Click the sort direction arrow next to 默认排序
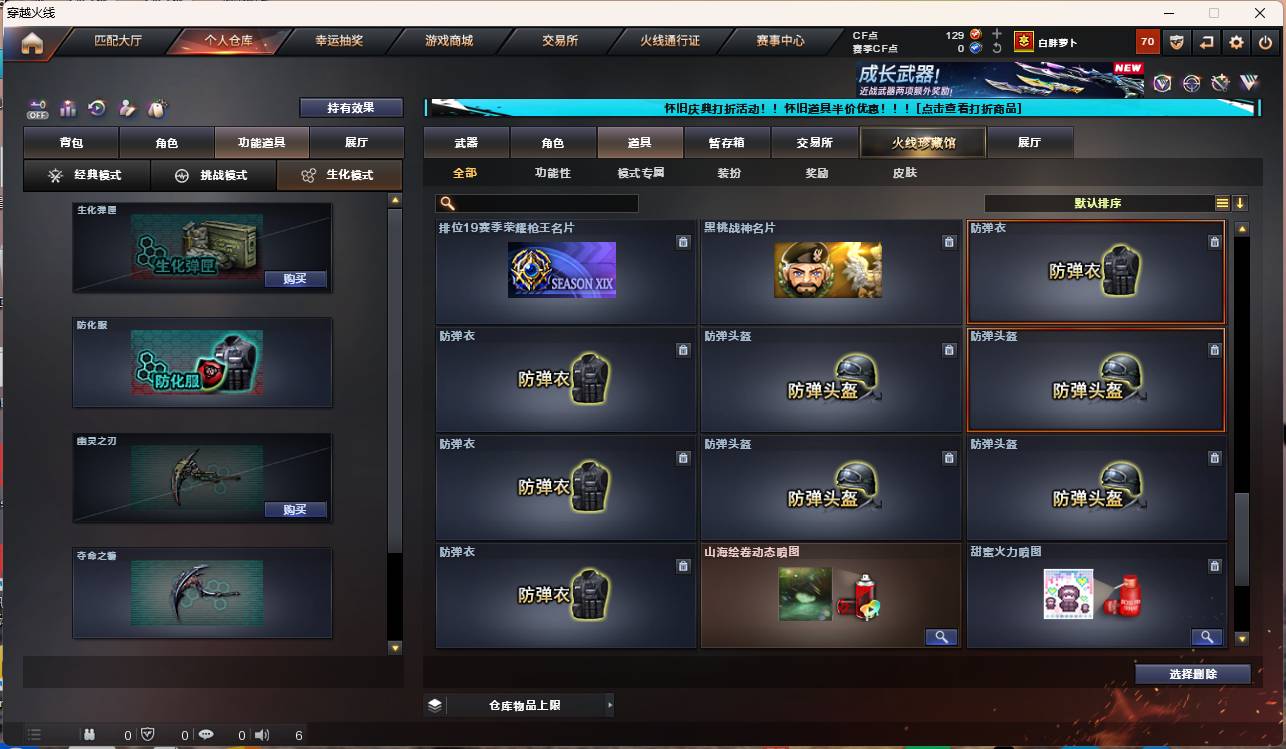This screenshot has height=749, width=1286. click(x=1241, y=203)
